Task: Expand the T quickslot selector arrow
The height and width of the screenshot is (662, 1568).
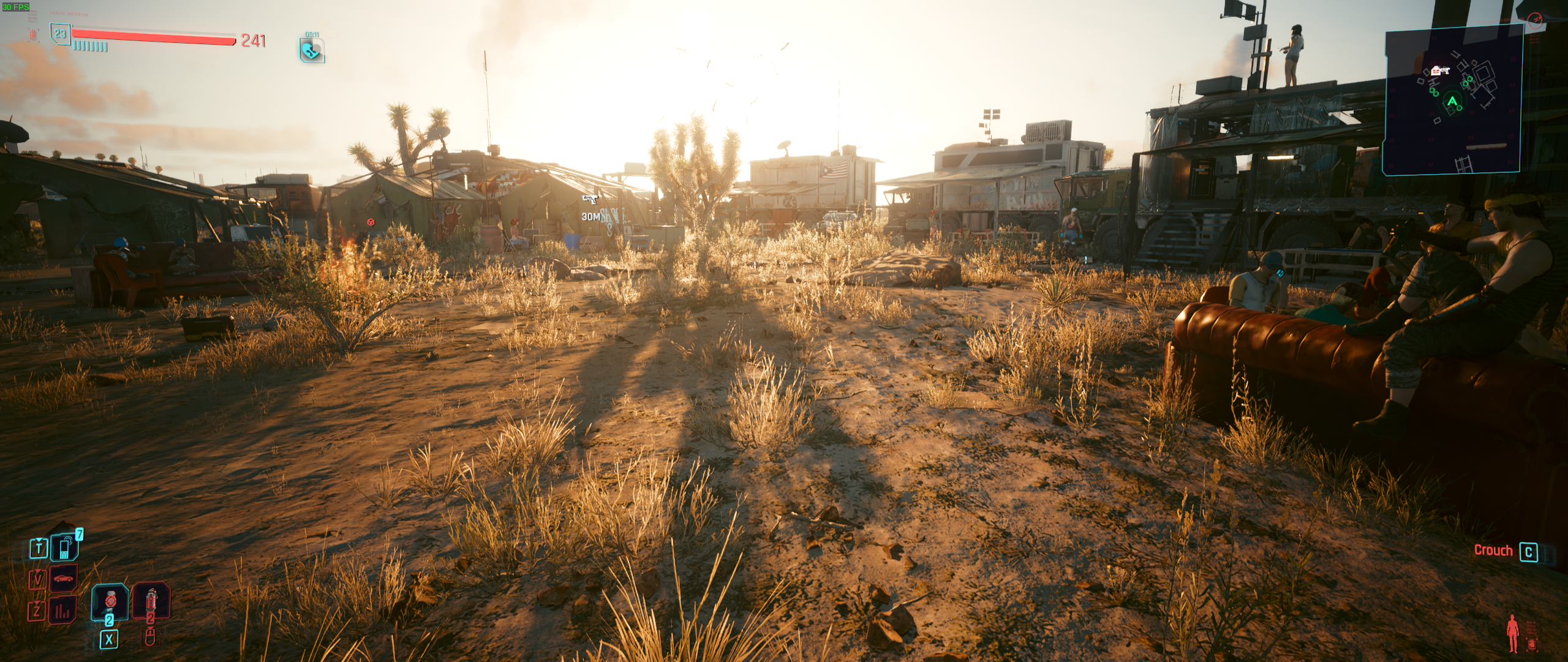Action: click(39, 541)
